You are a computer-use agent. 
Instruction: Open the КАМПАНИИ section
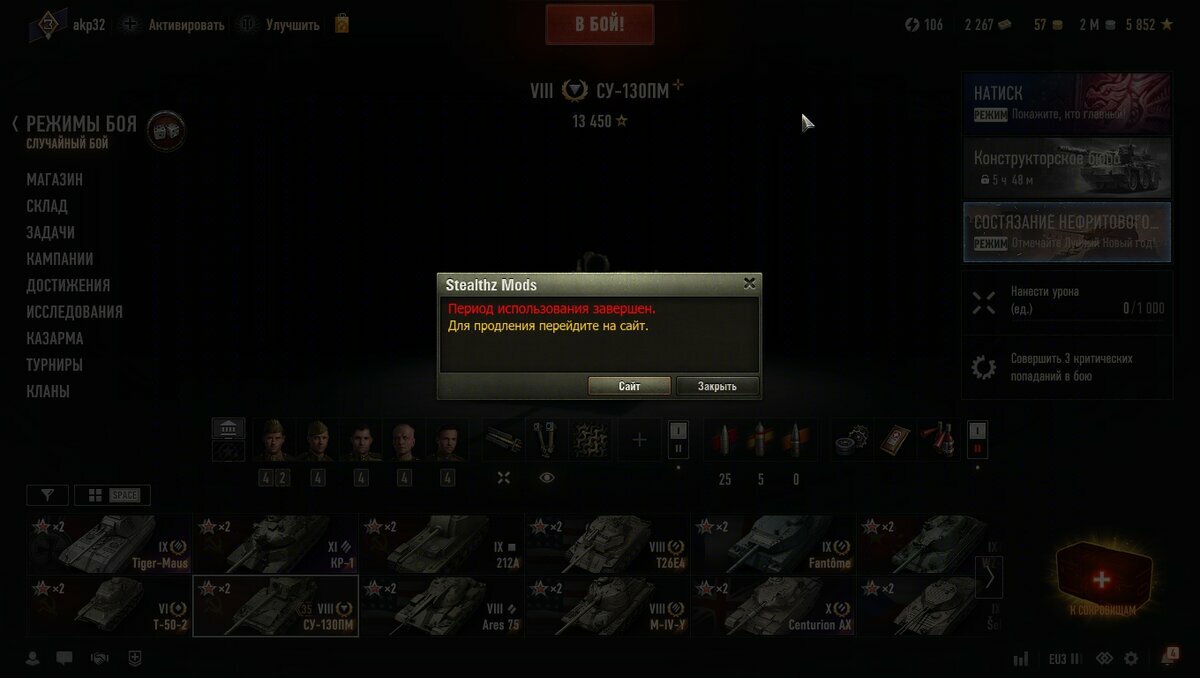point(60,259)
